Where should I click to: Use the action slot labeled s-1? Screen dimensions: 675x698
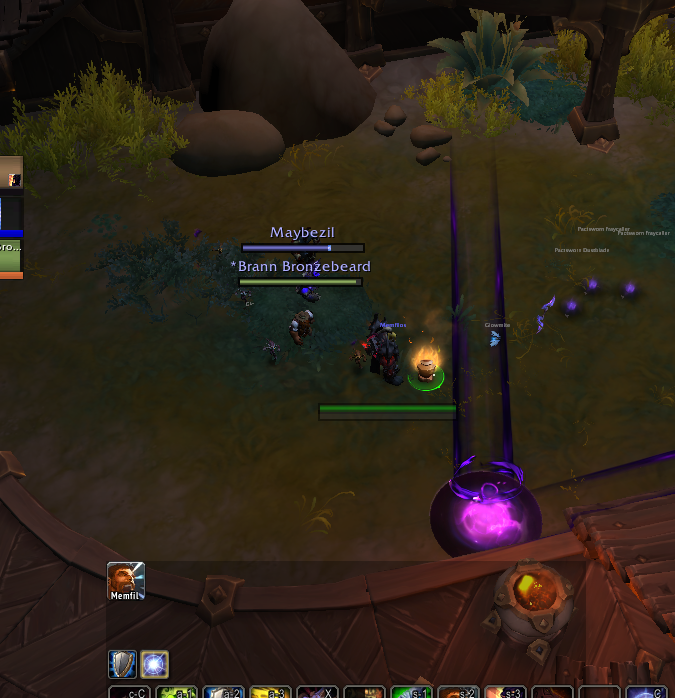pos(411,692)
